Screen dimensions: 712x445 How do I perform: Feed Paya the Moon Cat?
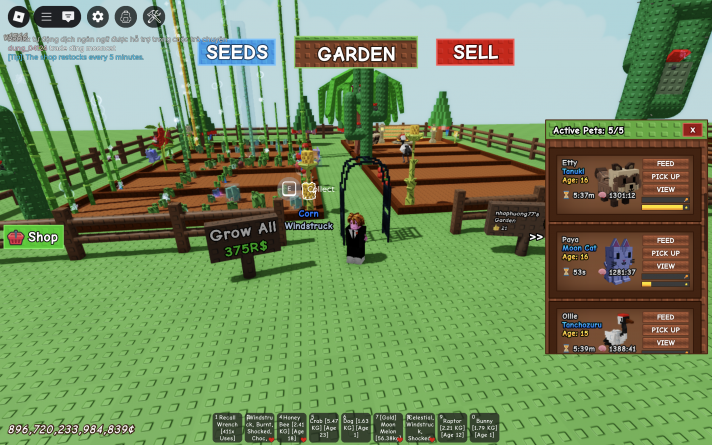(665, 240)
